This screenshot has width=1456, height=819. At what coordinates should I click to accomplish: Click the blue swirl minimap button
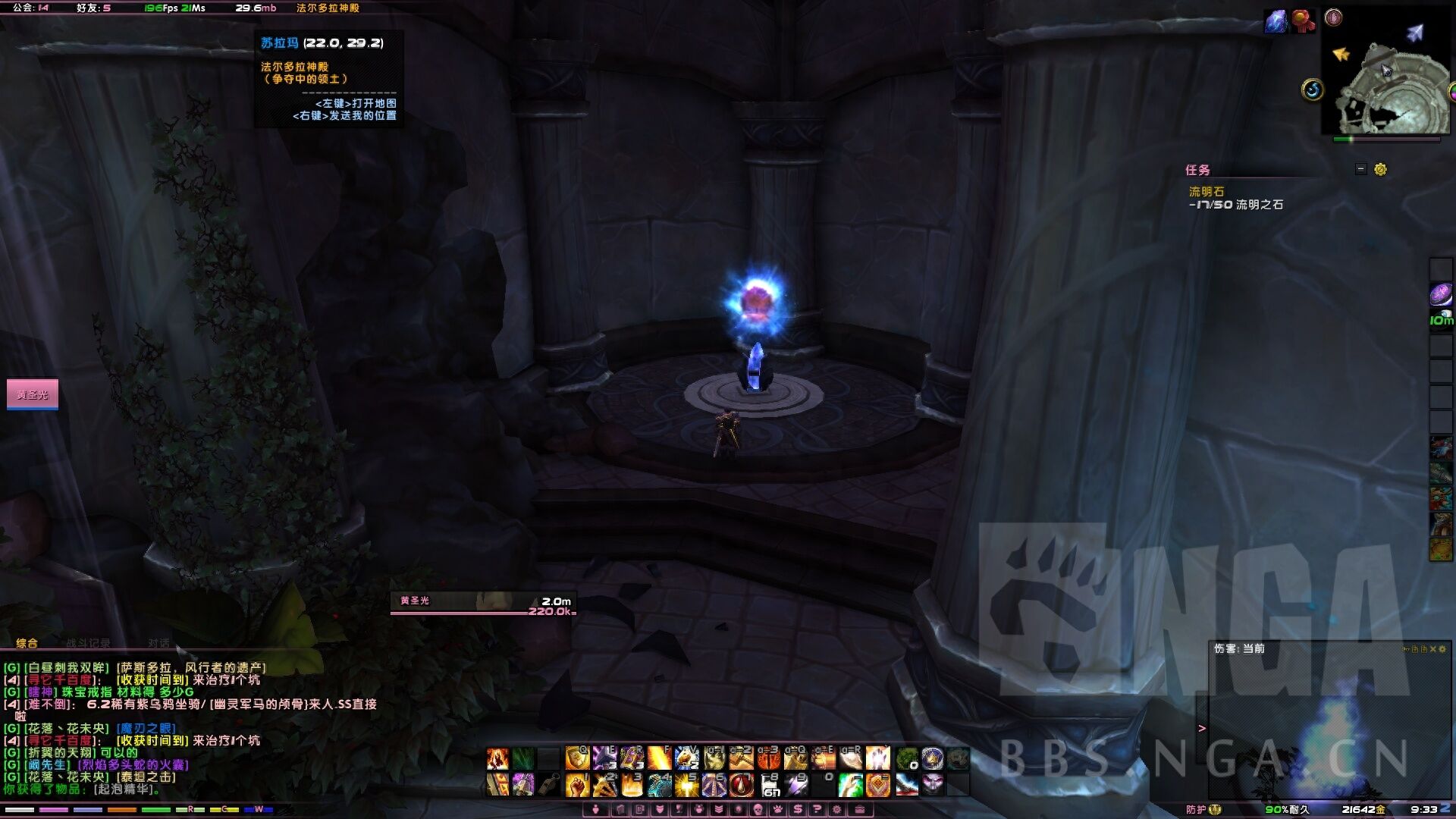pyautogui.click(x=1313, y=90)
